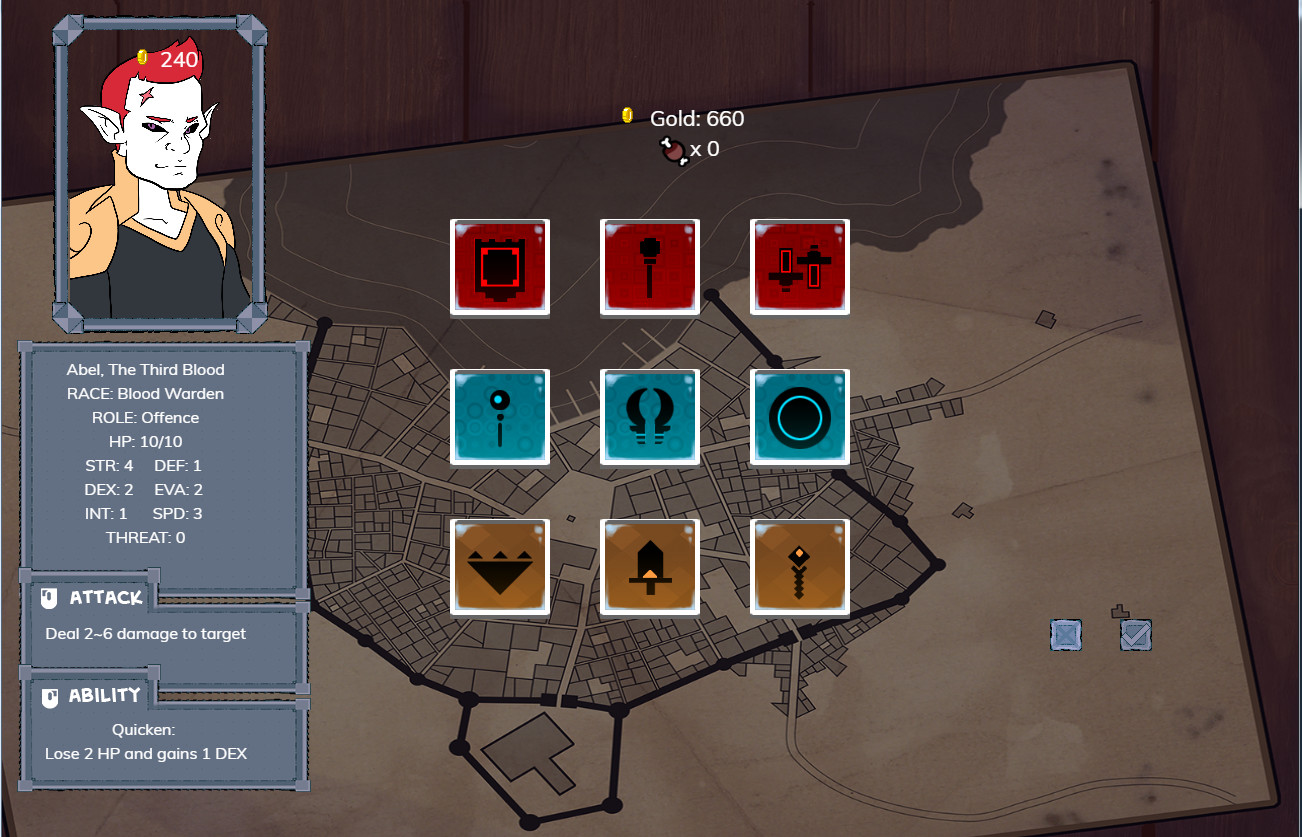
Task: Click Abel, The Third Blood stats panel
Action: coord(160,450)
